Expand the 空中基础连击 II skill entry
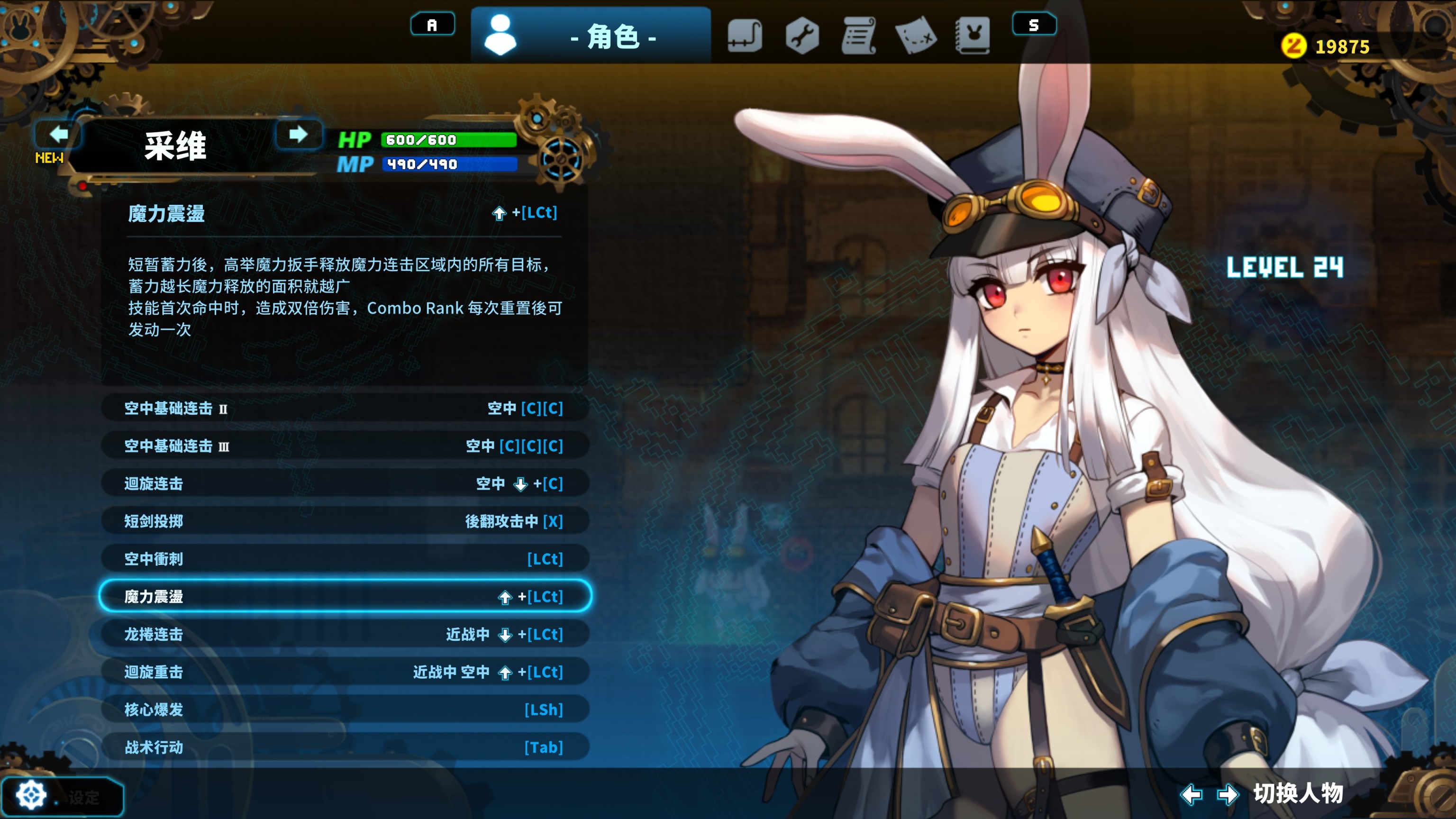The image size is (1456, 819). point(344,408)
